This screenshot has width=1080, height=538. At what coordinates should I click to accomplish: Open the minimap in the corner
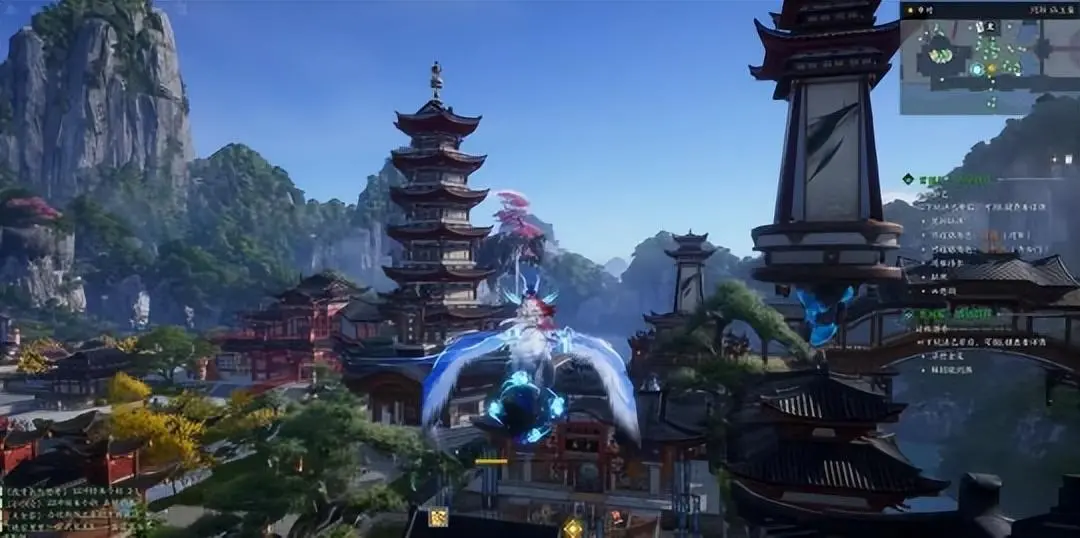[988, 58]
